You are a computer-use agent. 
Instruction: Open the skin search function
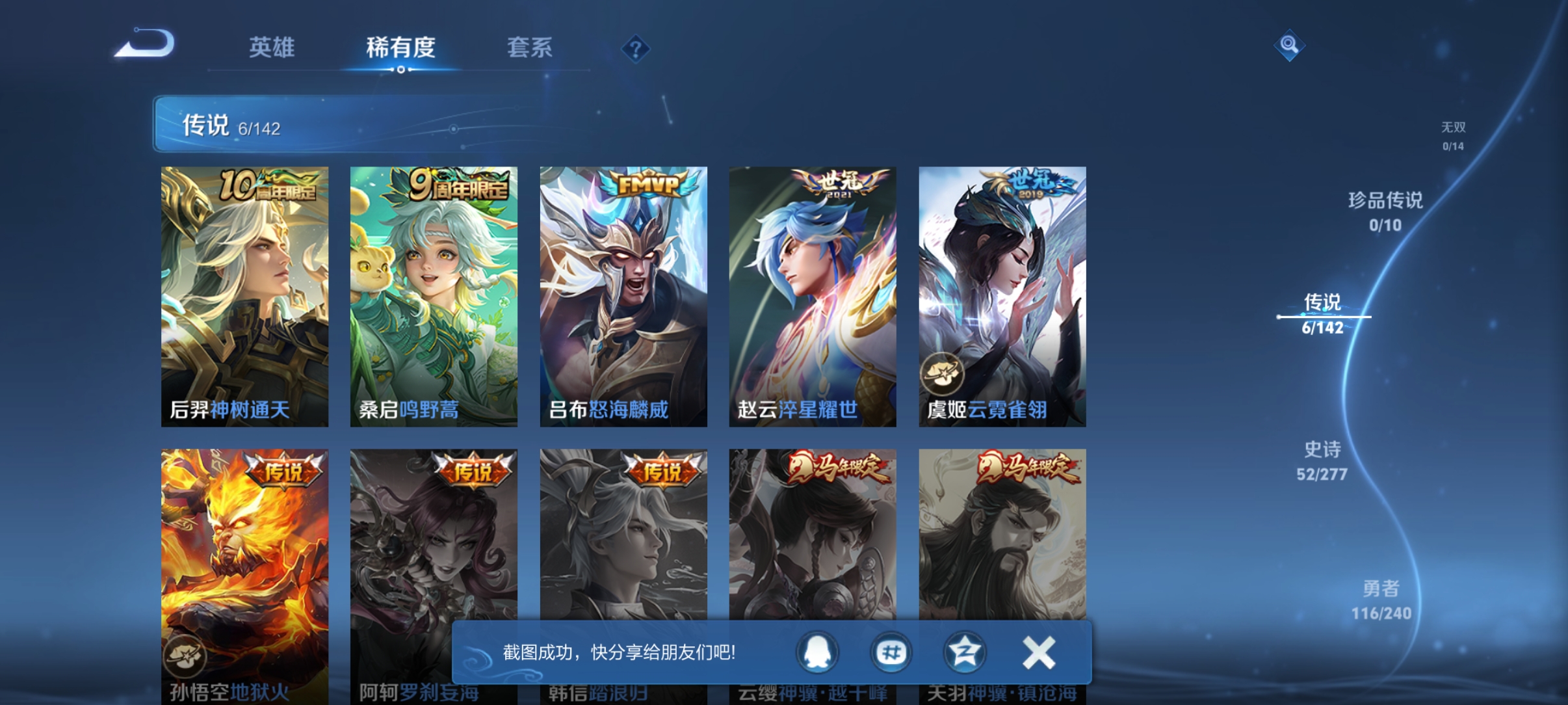1289,46
